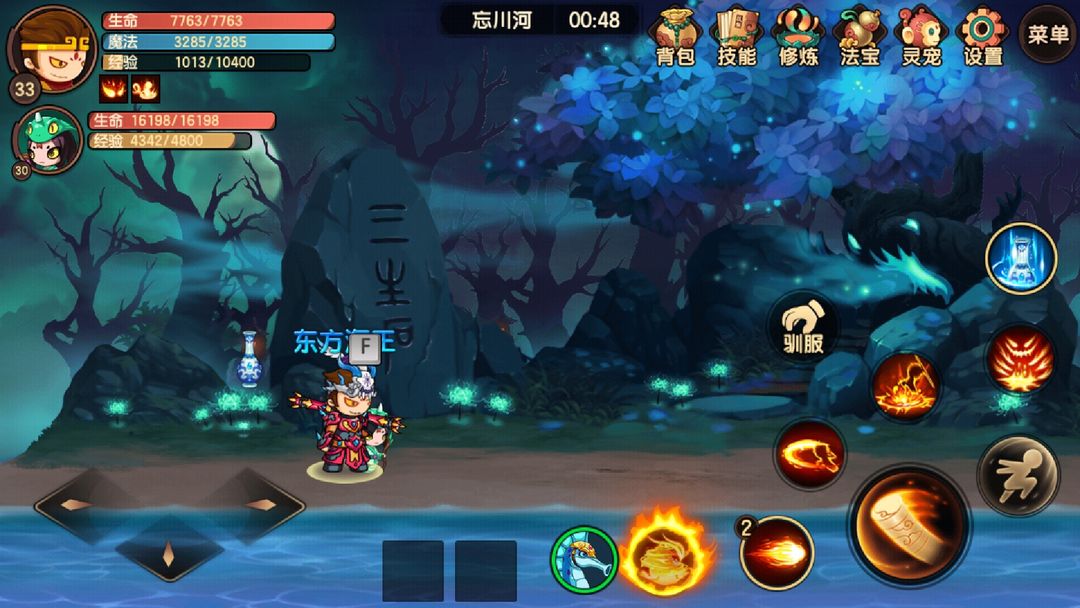Cast the fireball skill with 2 charges
Image resolution: width=1080 pixels, height=608 pixels.
pos(777,553)
